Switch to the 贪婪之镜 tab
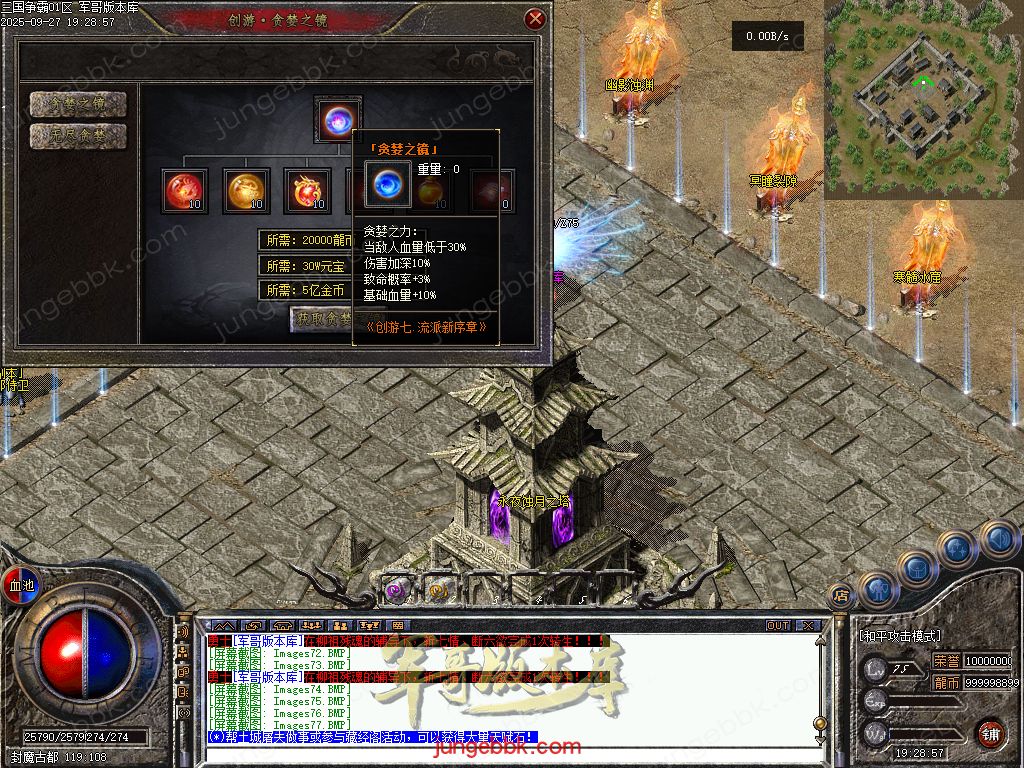Viewport: 1024px width, 768px height. point(78,104)
